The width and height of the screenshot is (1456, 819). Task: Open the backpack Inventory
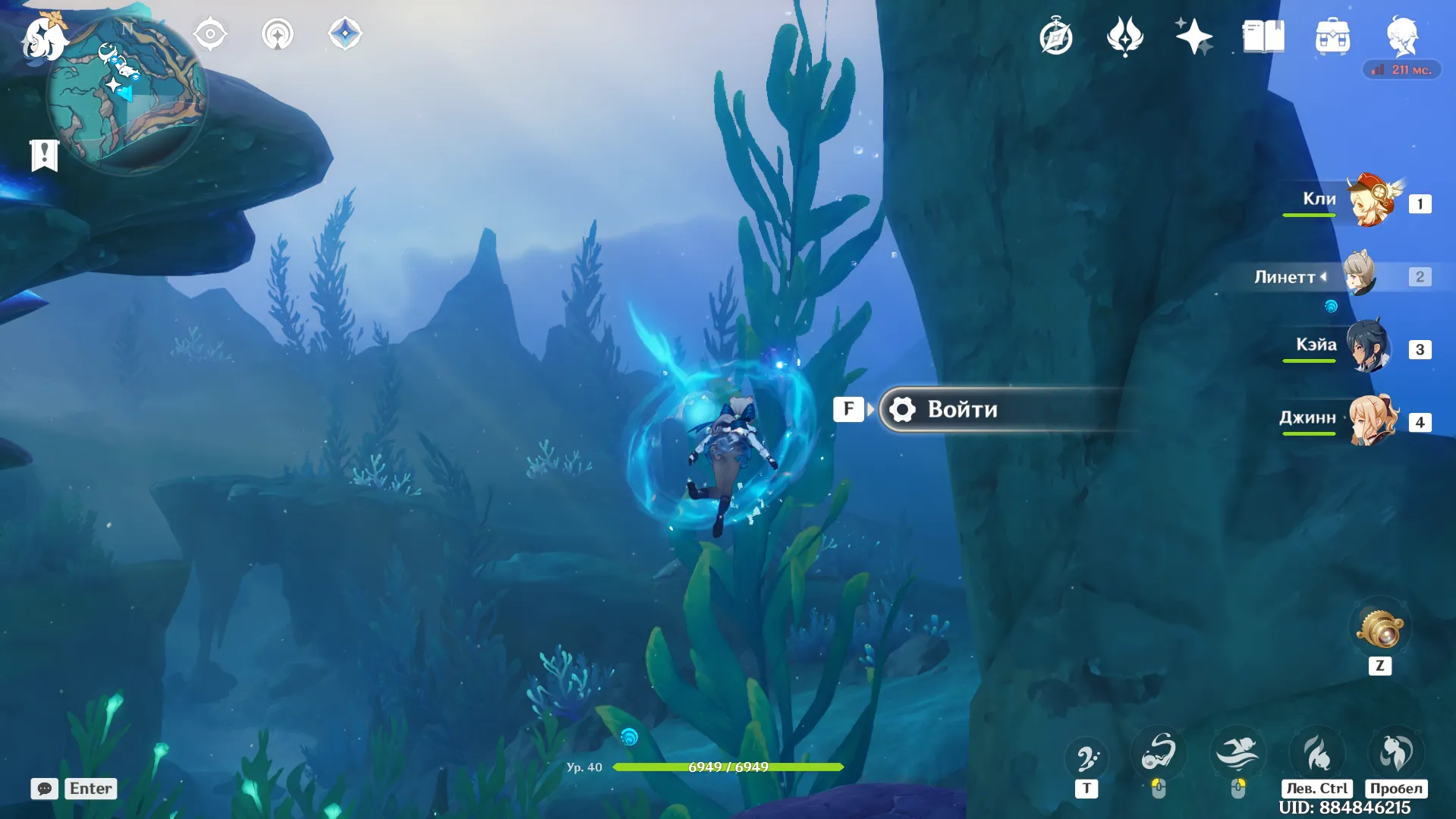[x=1332, y=36]
